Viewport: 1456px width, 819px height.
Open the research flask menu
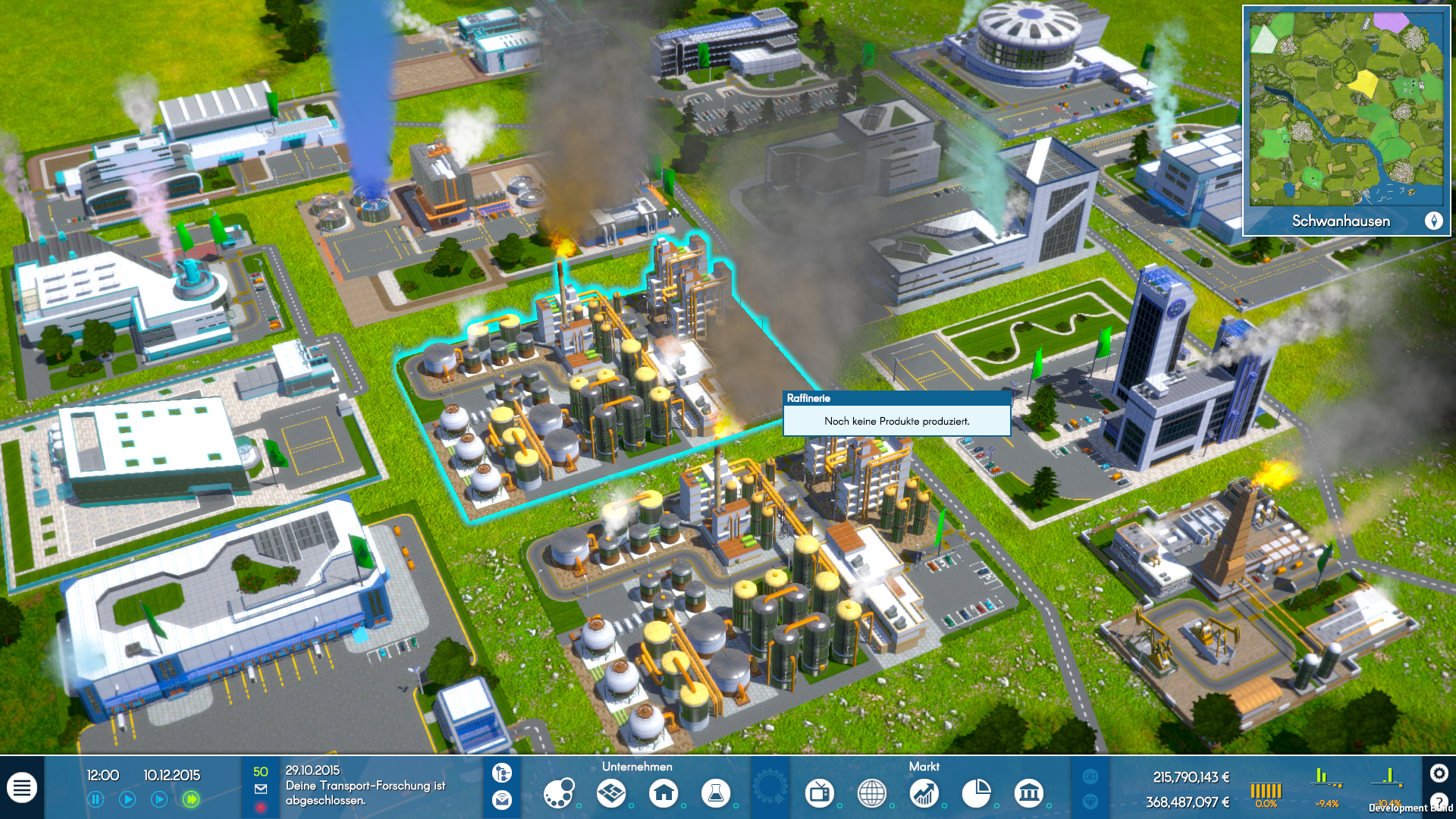click(715, 794)
